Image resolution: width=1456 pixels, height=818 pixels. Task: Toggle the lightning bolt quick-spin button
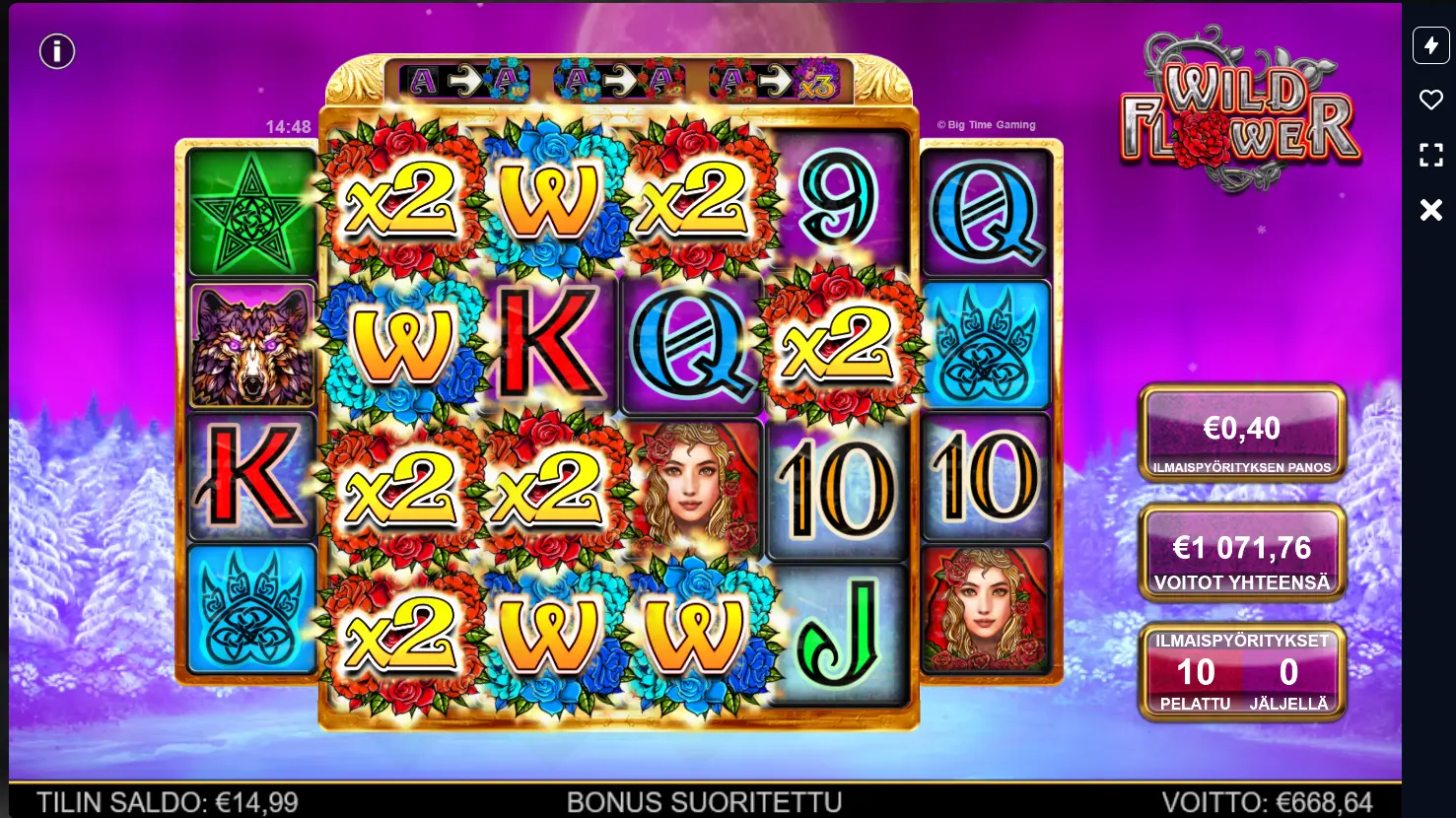click(1430, 45)
